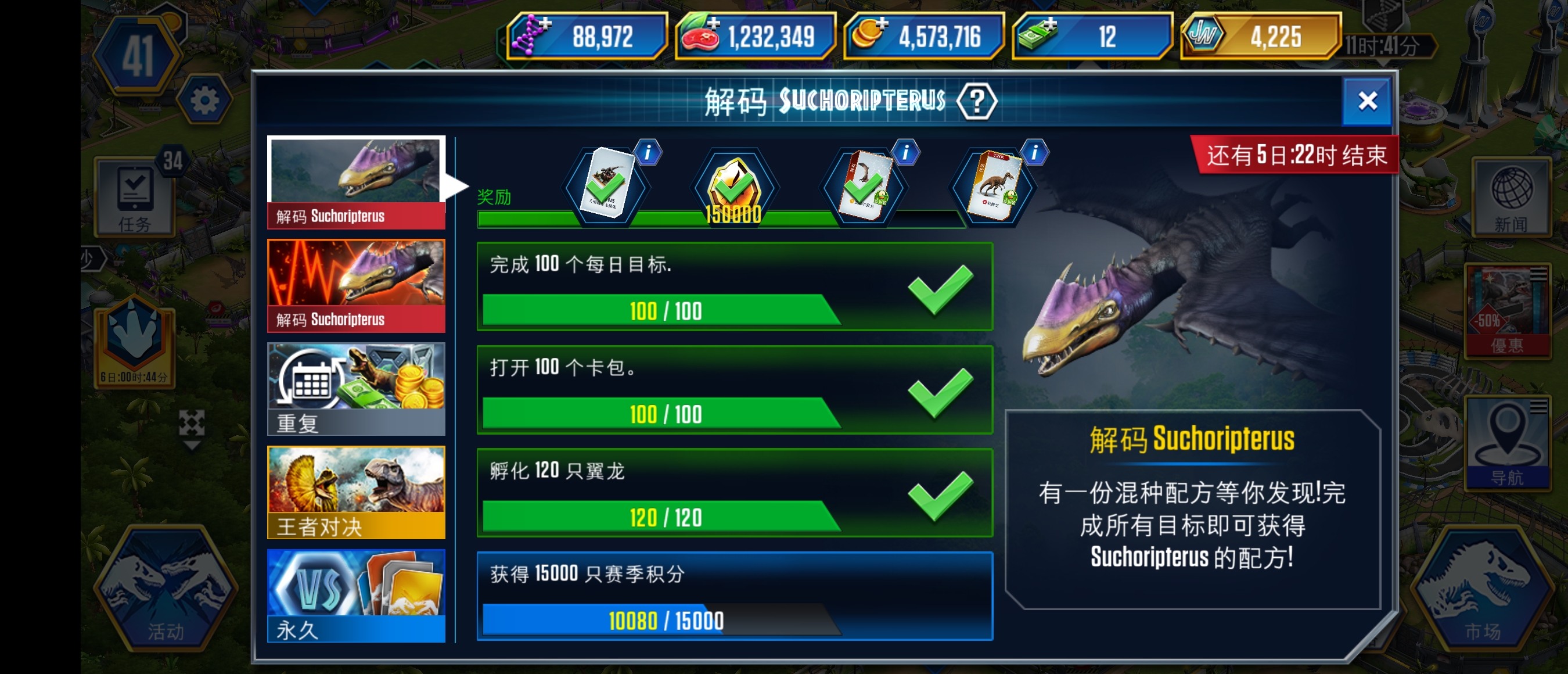Claim the 150000 coin reward medal
Screen dimensions: 1568x674
(x=735, y=185)
